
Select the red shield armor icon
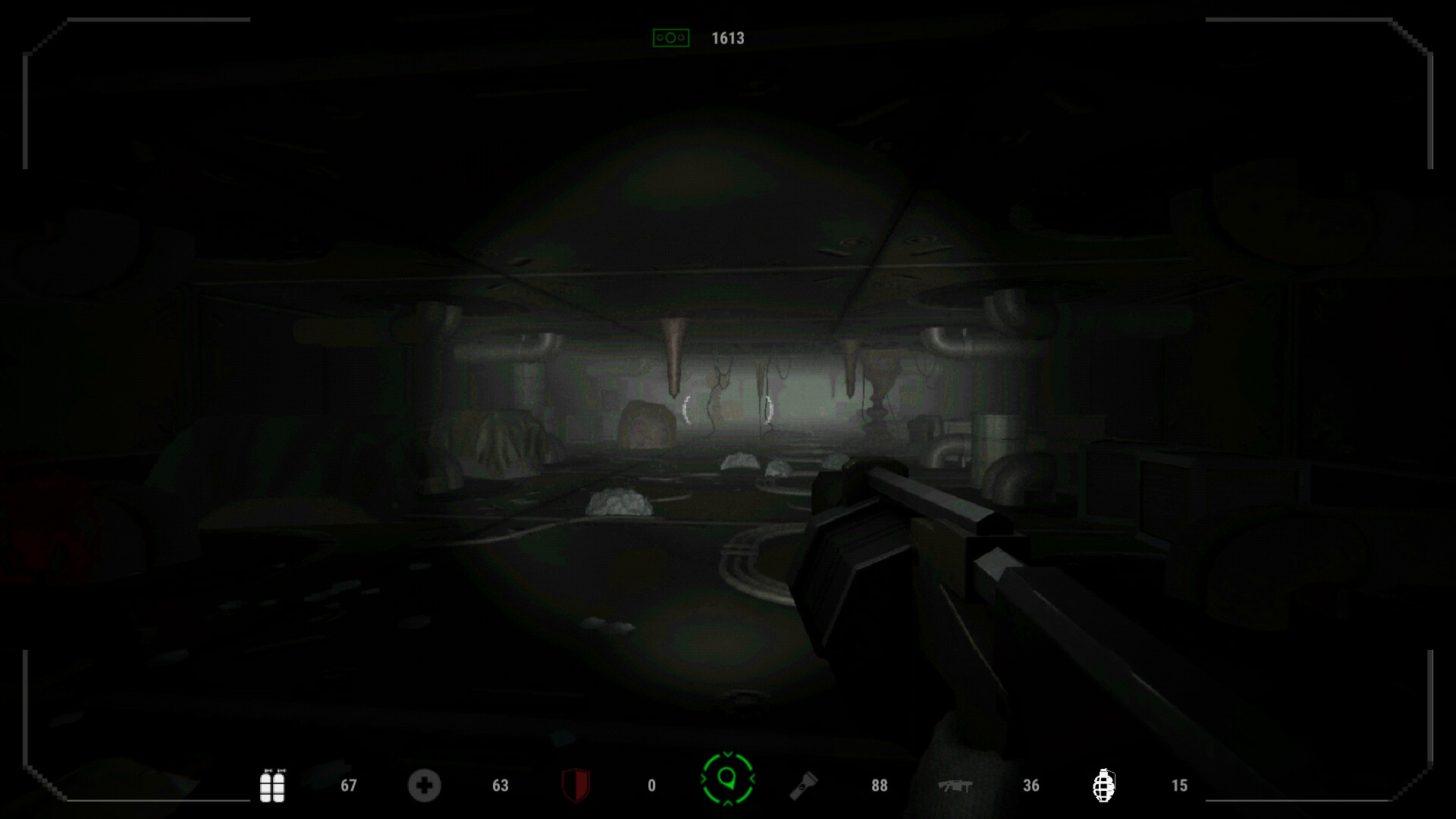[576, 786]
